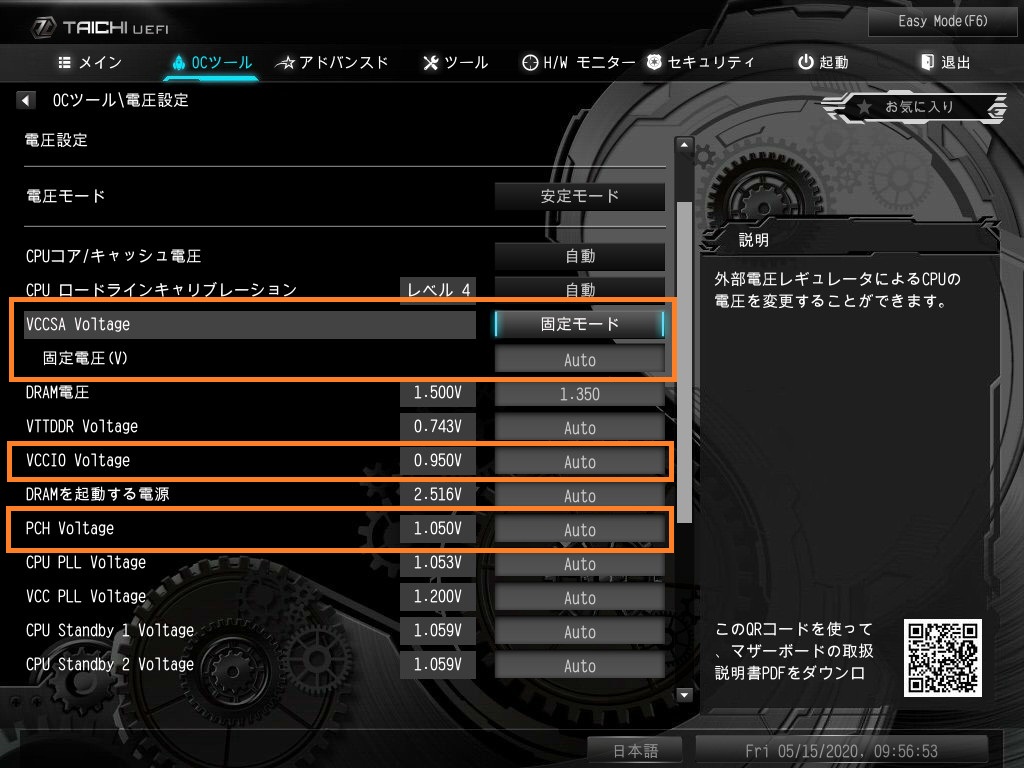The image size is (1024, 768).
Task: Edit the CPU PLL Voltage setting
Action: coord(580,564)
